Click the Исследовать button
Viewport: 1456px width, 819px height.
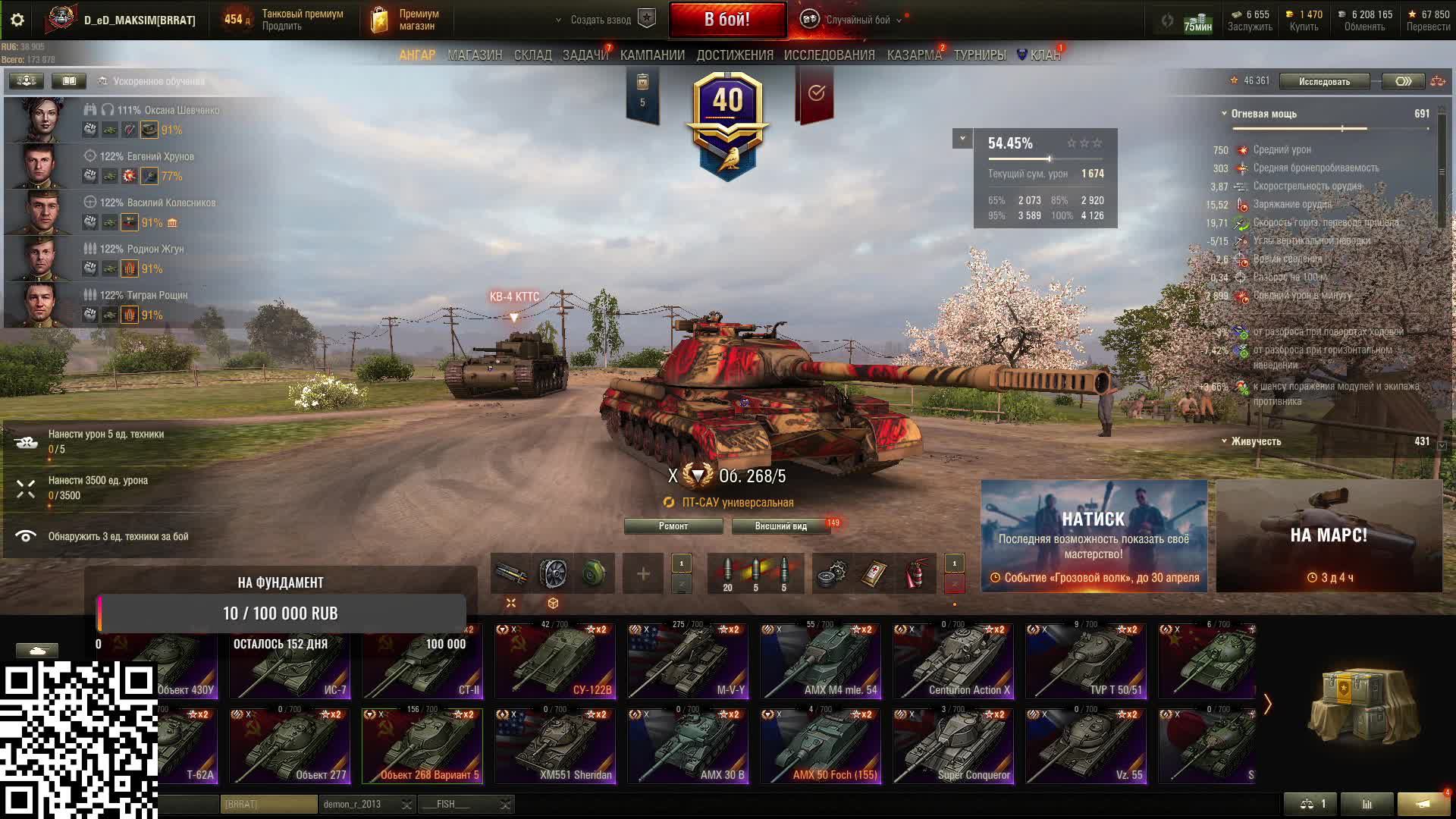(x=1324, y=81)
